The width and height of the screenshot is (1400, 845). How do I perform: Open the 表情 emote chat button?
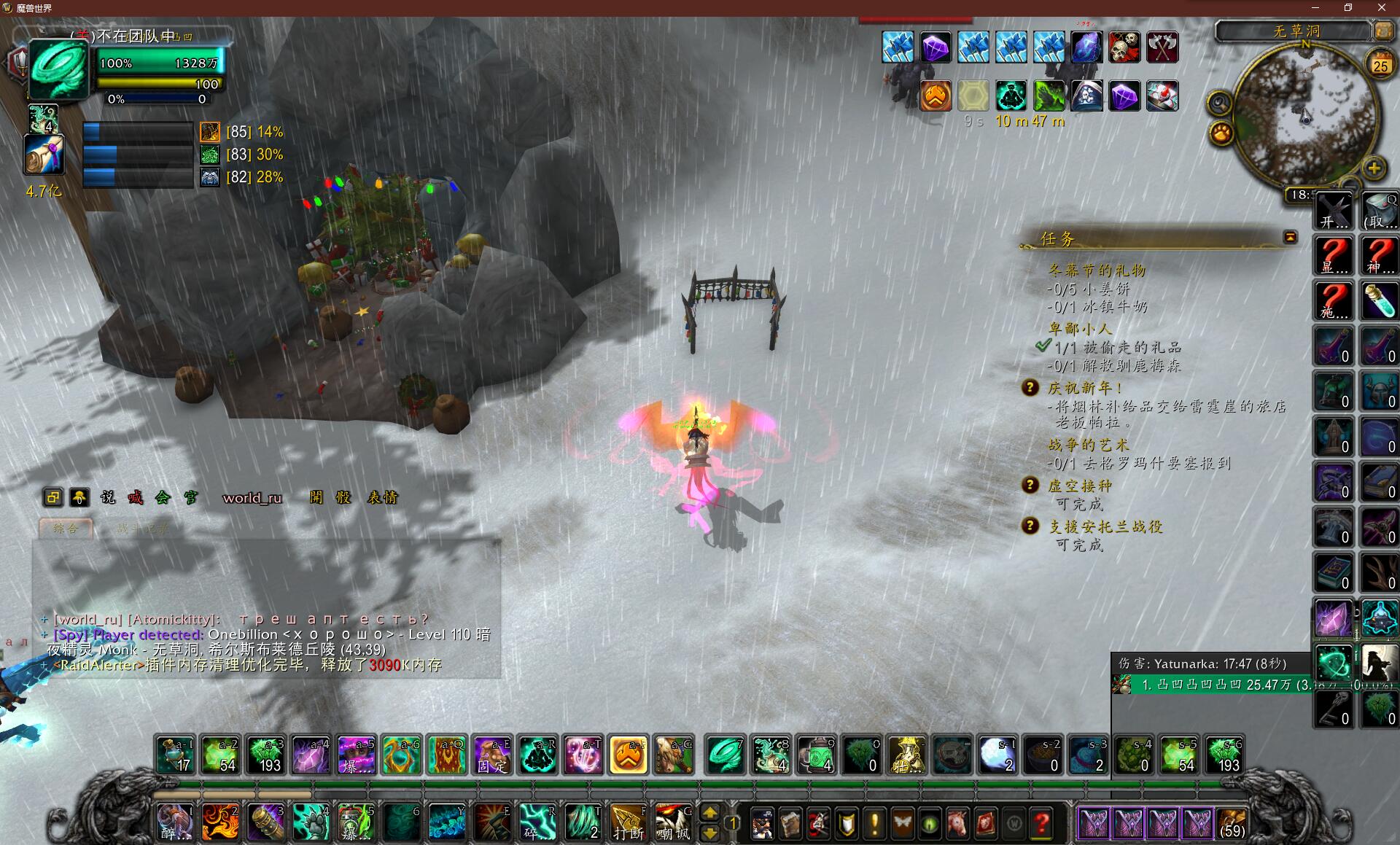point(382,498)
